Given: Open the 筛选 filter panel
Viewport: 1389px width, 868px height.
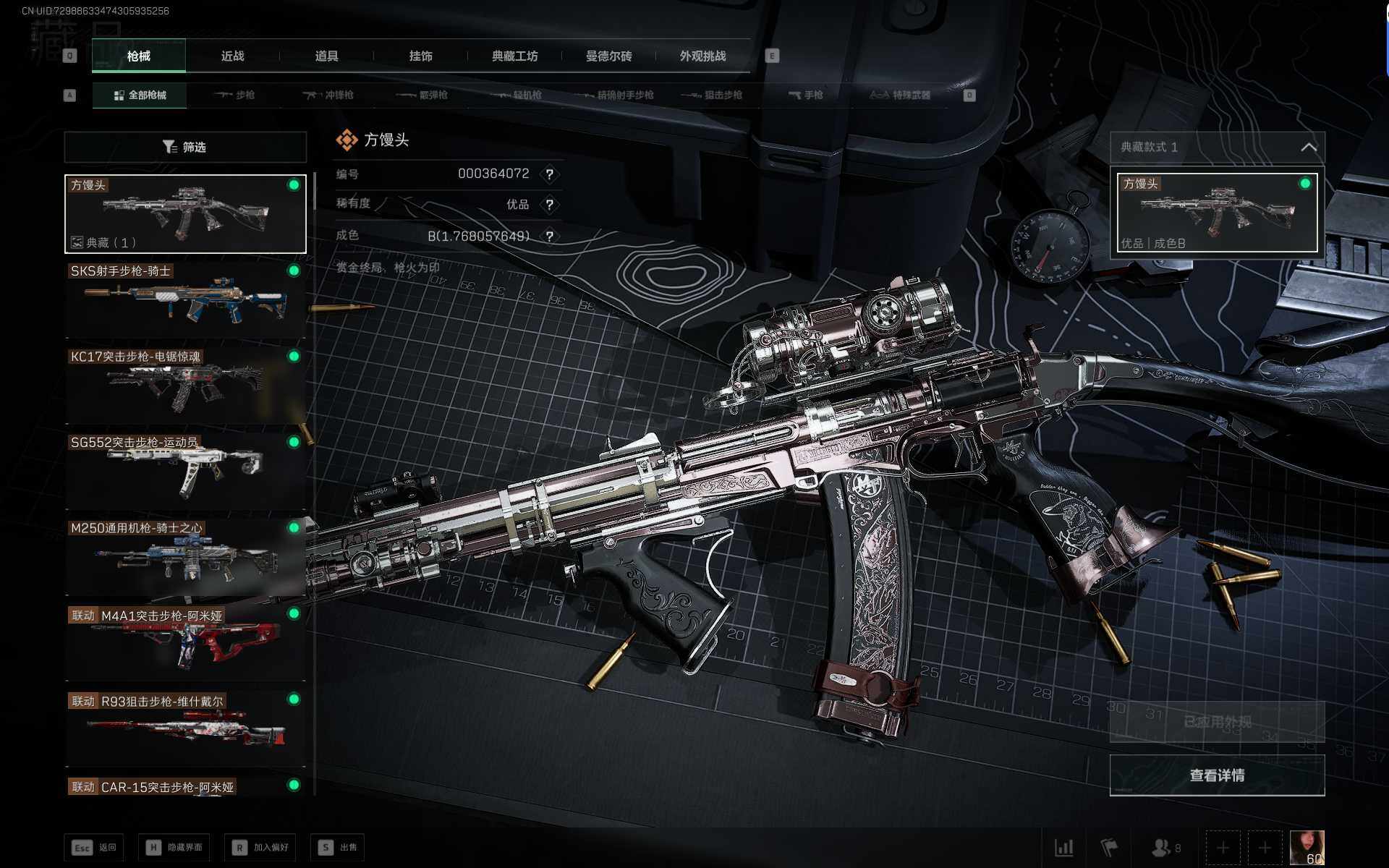Looking at the screenshot, I should (185, 148).
